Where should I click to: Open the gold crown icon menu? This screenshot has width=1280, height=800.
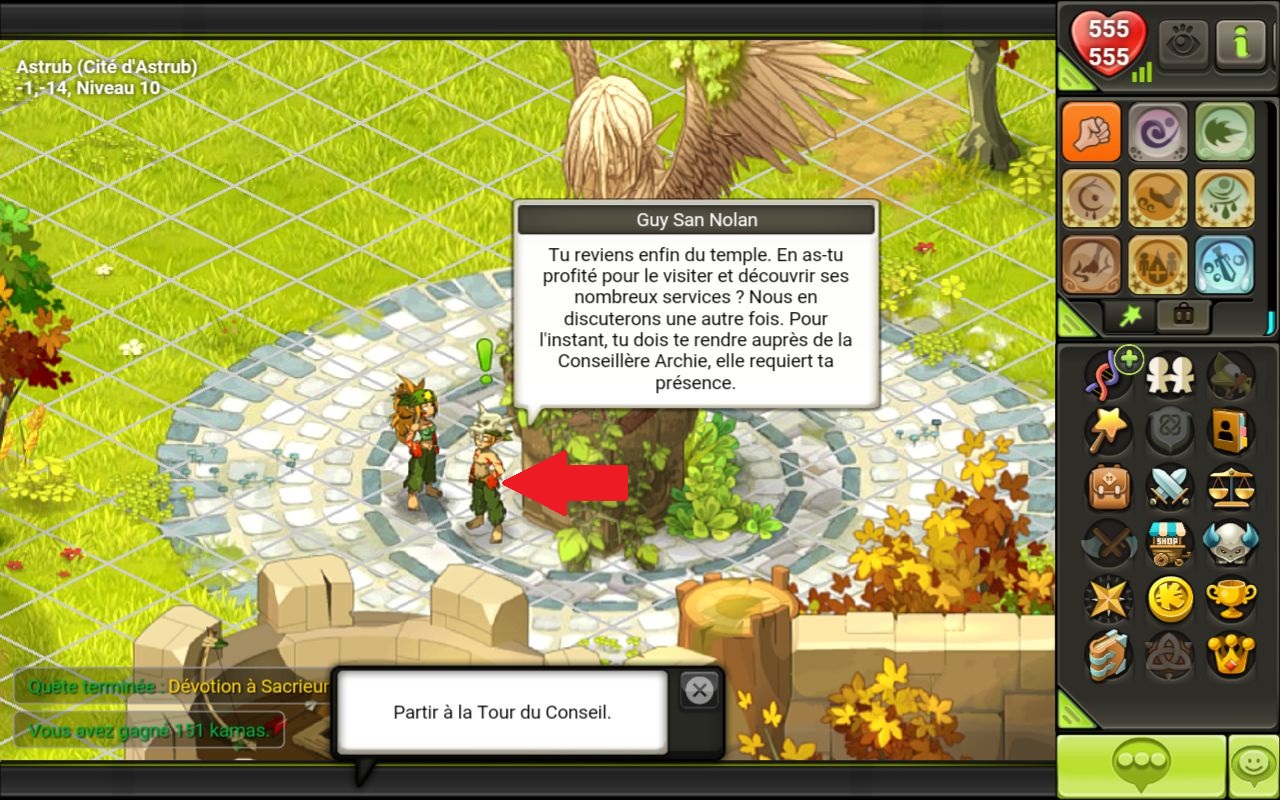click(x=1229, y=655)
